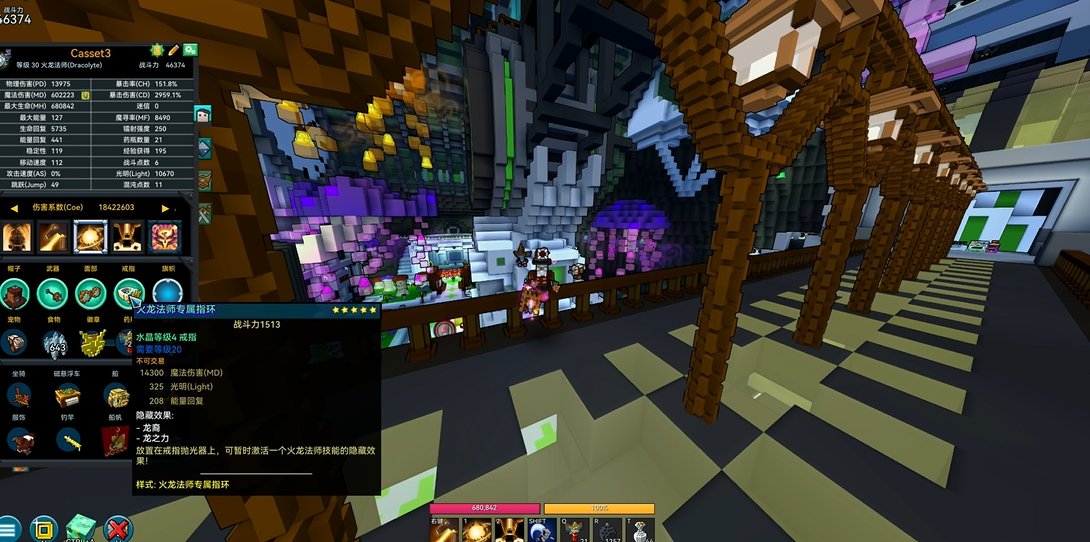Click the previous stat arrow beside damage coefficient
Image resolution: width=1090 pixels, height=542 pixels.
pyautogui.click(x=15, y=208)
